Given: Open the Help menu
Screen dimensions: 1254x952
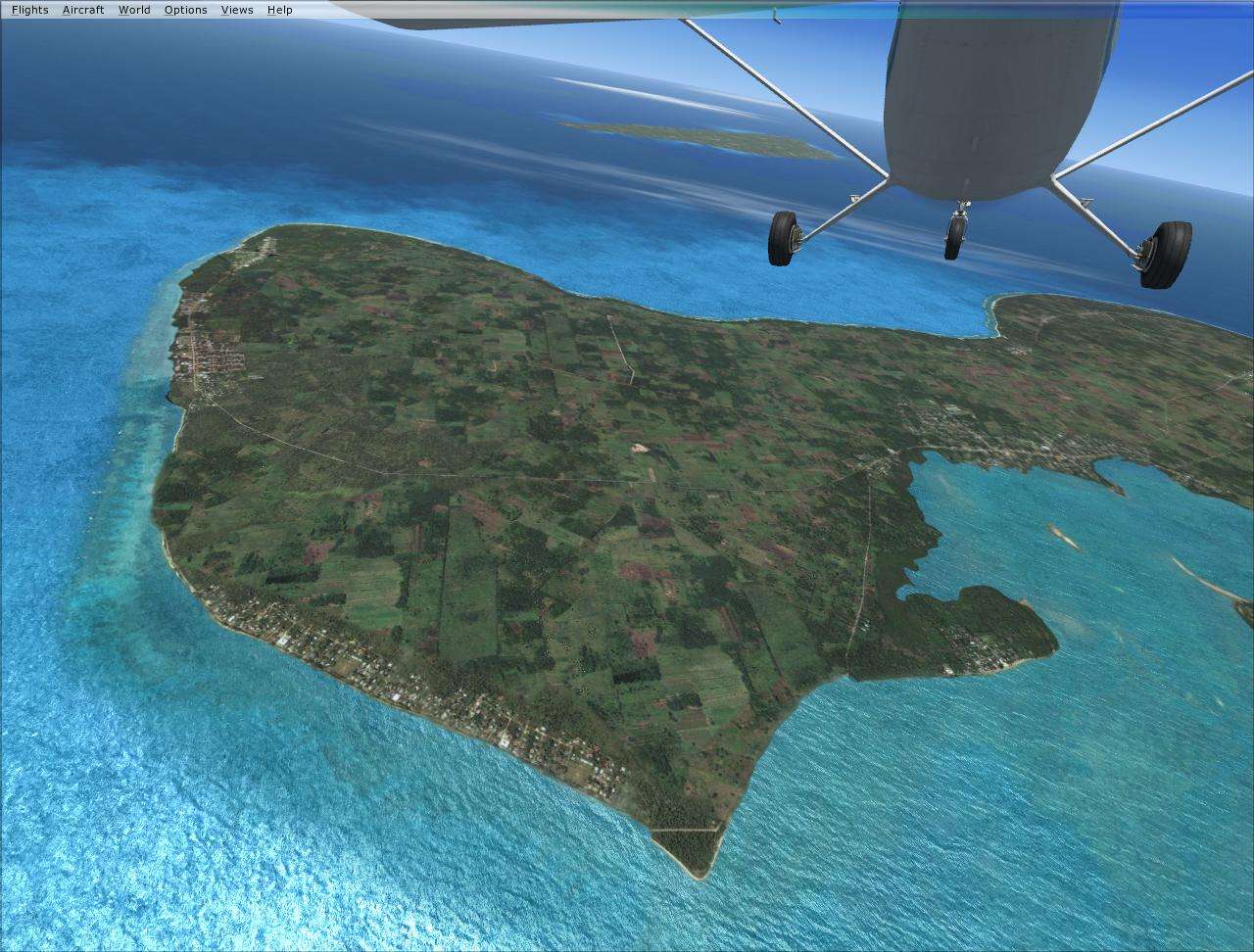Looking at the screenshot, I should (x=278, y=9).
